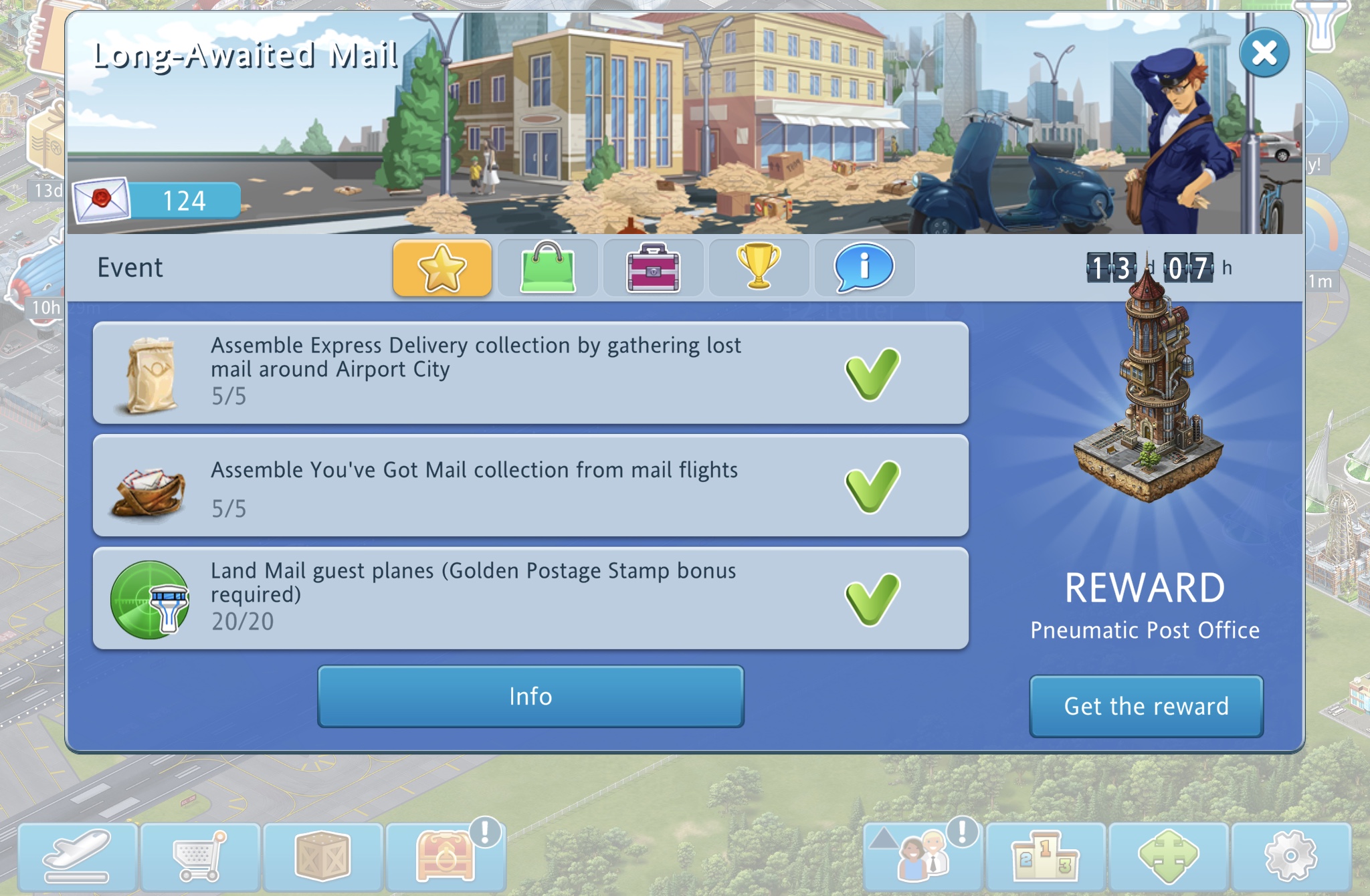
Task: Open the neighbors friends button
Action: tap(923, 857)
